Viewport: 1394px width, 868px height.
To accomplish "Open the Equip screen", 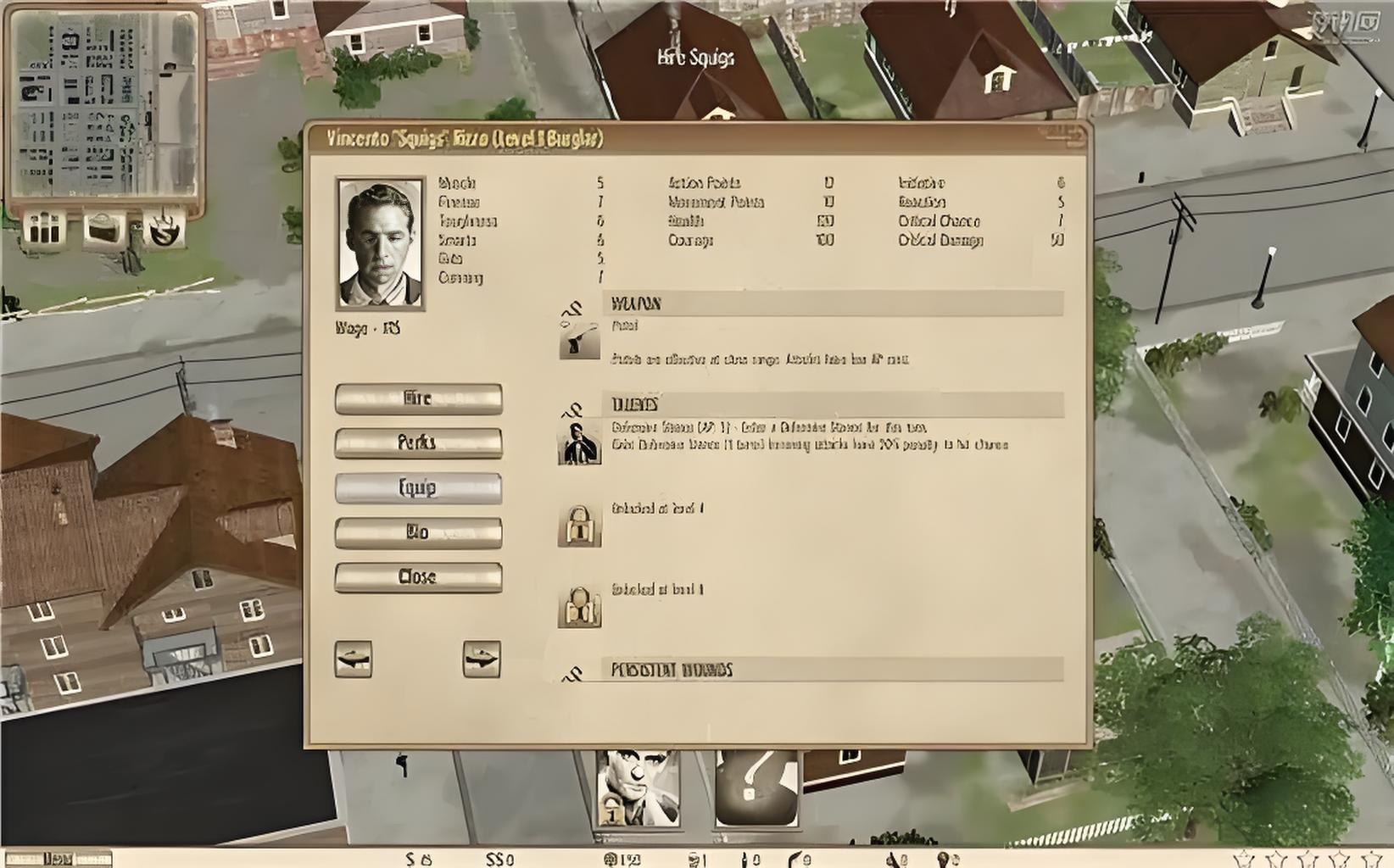I will pyautogui.click(x=418, y=487).
